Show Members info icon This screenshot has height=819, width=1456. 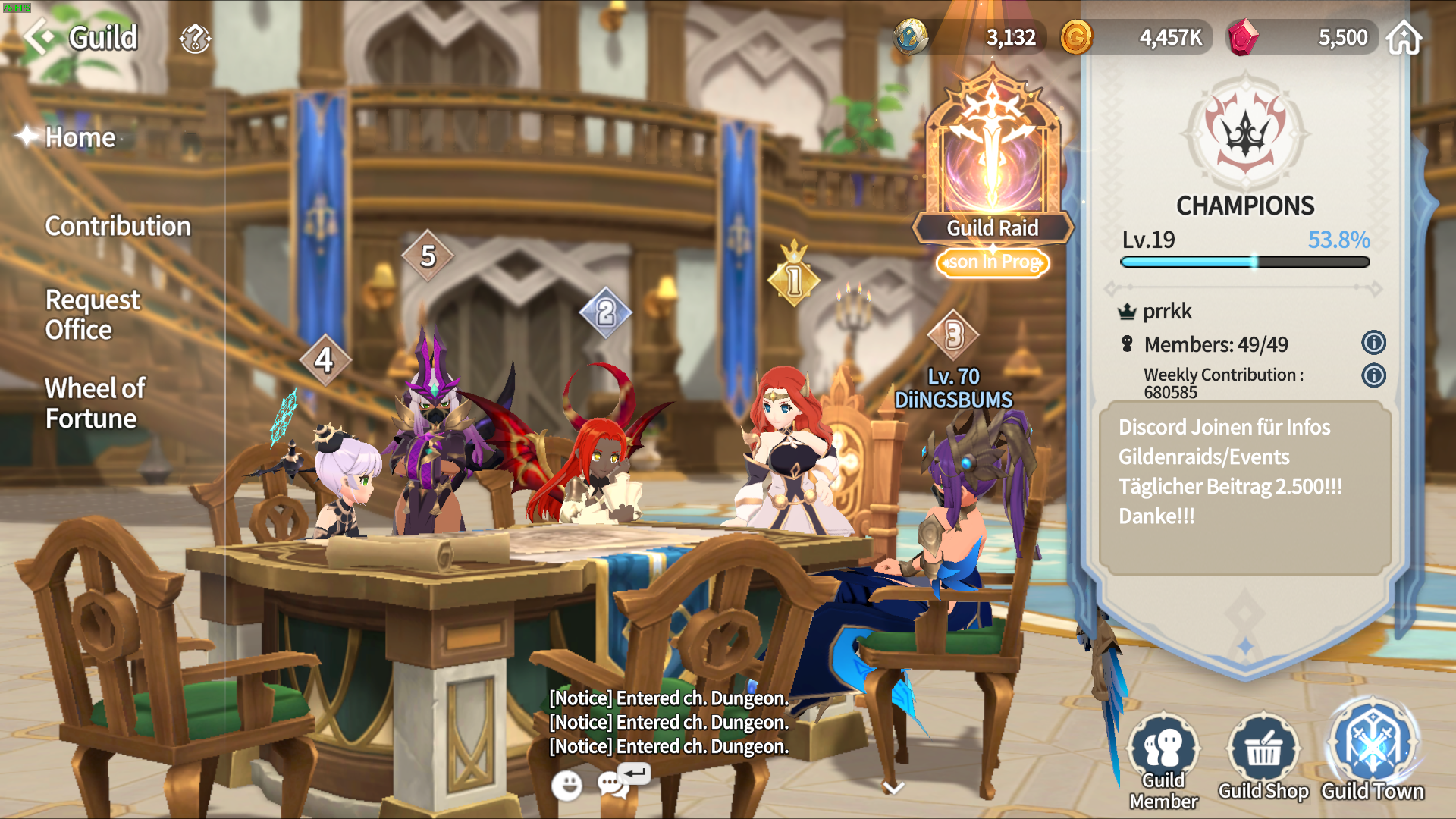coord(1373,343)
